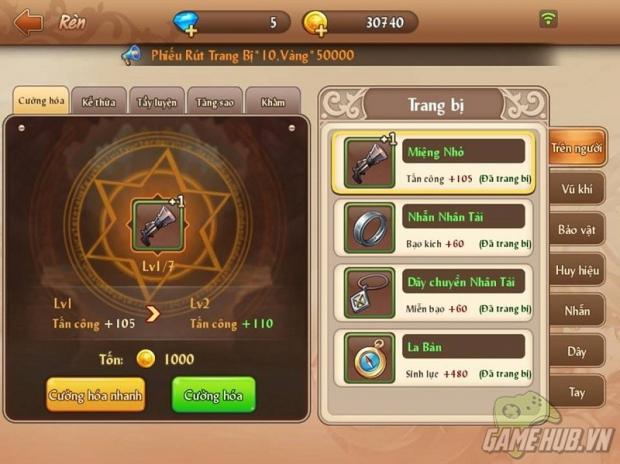Filter equipment by Vũ khí
Image resolution: width=620 pixels, height=464 pixels.
click(x=578, y=190)
